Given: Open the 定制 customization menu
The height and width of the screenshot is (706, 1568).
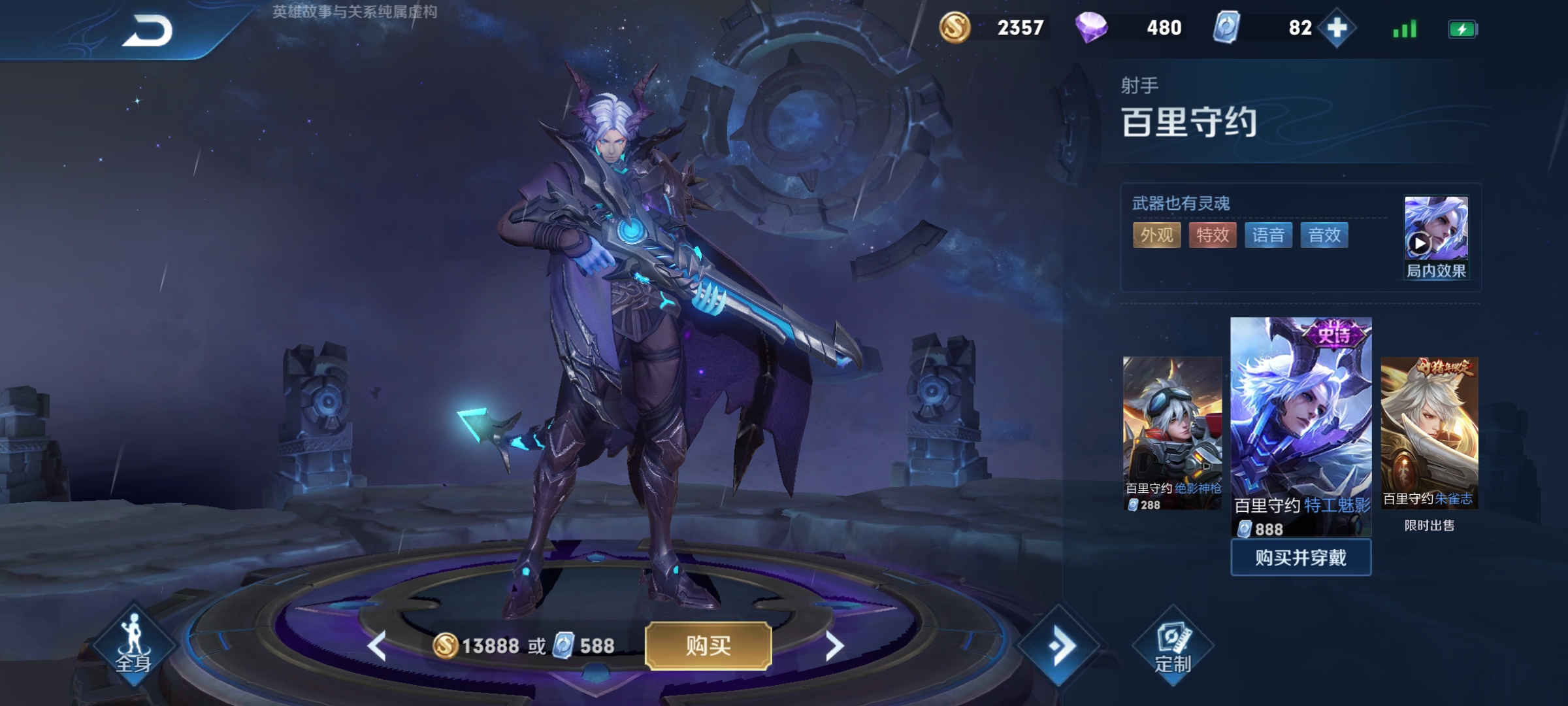Looking at the screenshot, I should pyautogui.click(x=1173, y=646).
